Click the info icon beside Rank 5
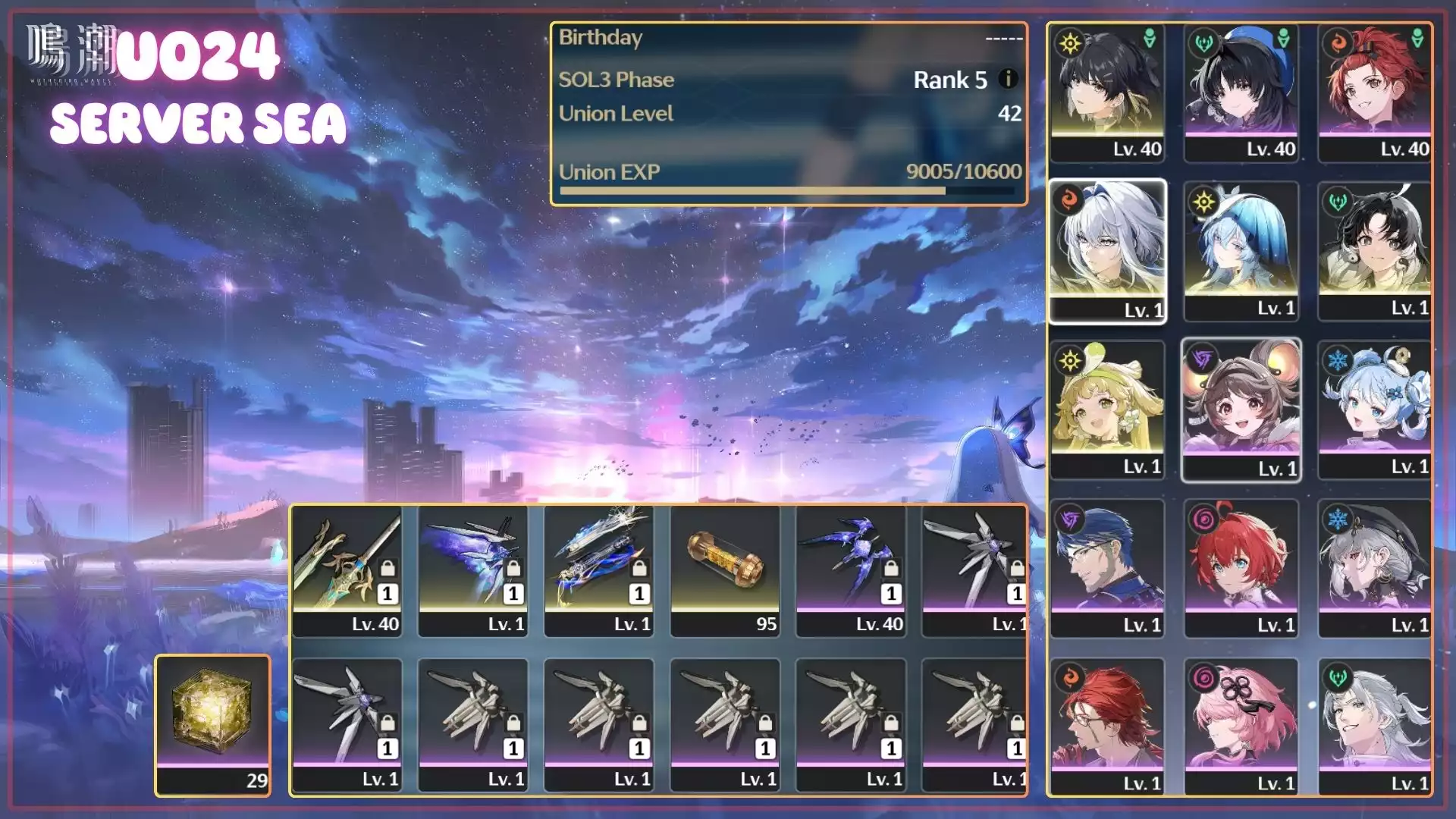The width and height of the screenshot is (1456, 819). (x=1008, y=79)
